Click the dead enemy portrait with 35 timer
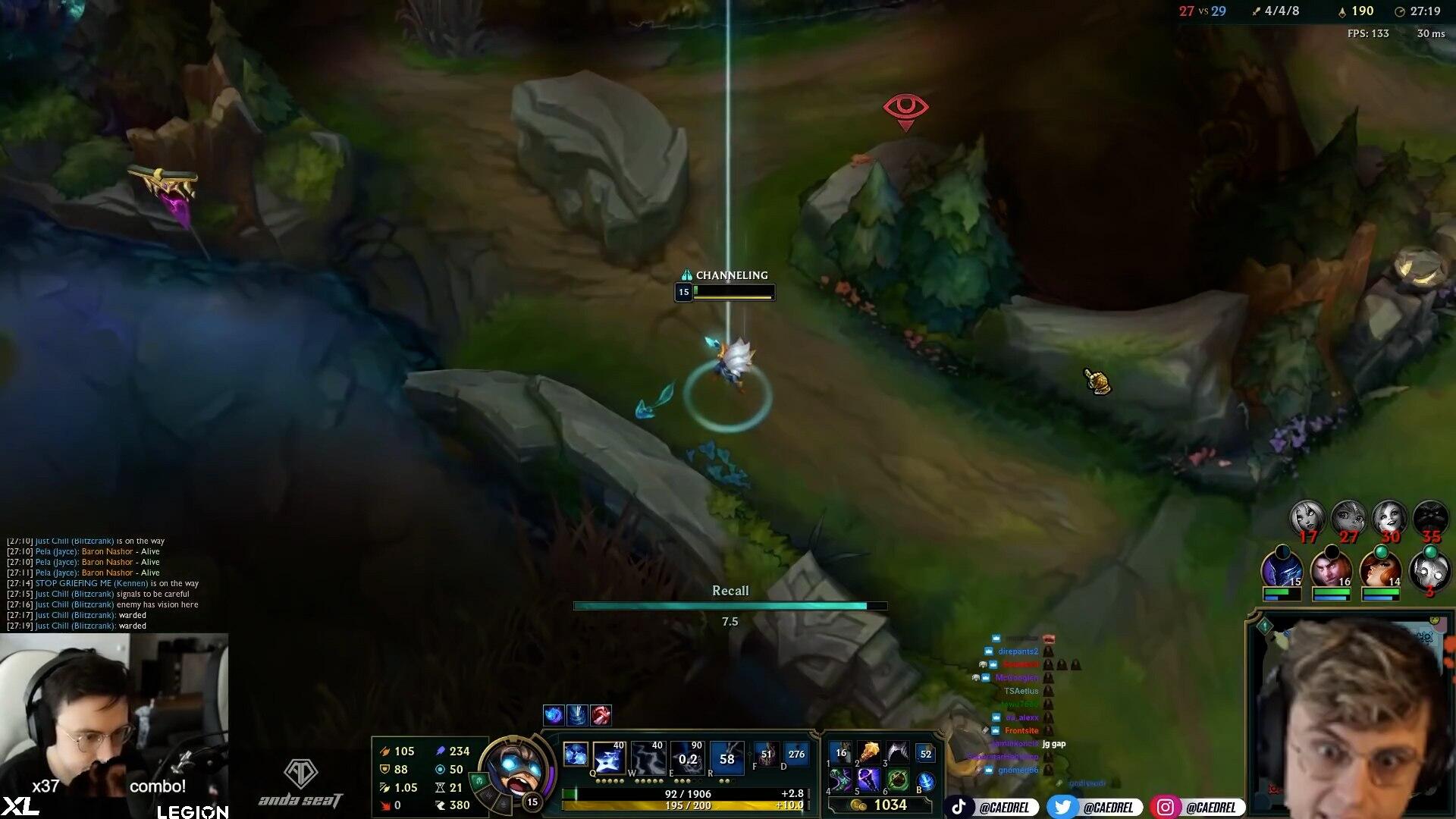The image size is (1456, 819). [x=1430, y=519]
